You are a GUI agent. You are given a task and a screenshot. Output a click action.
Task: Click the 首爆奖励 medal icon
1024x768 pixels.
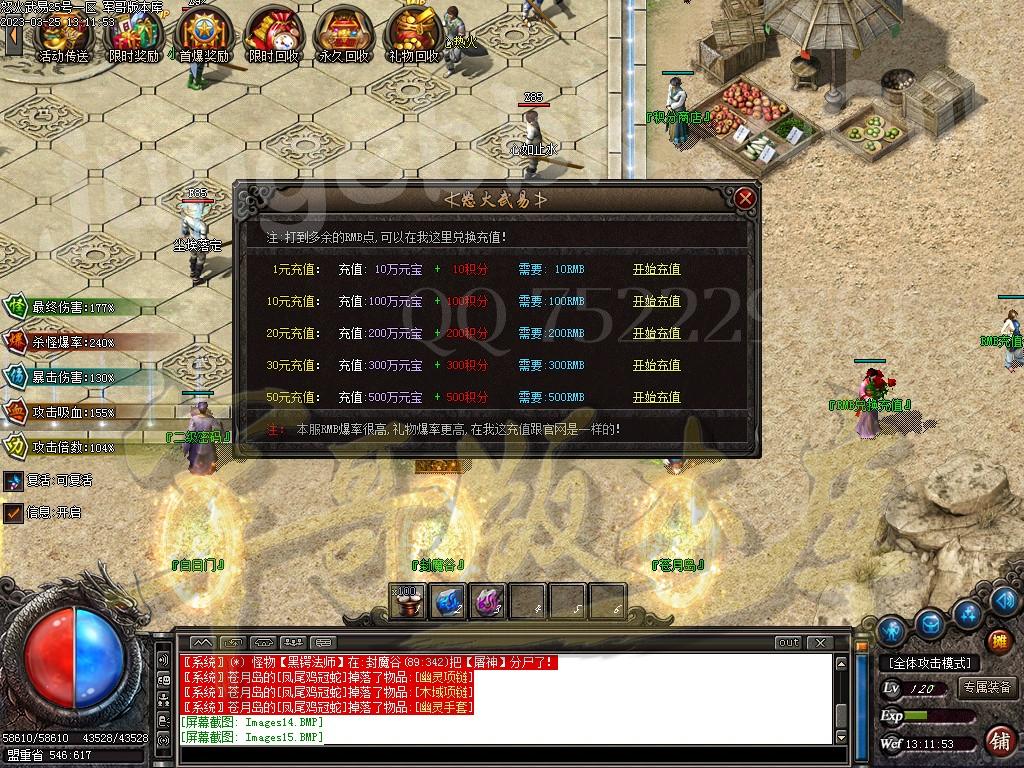(x=203, y=34)
